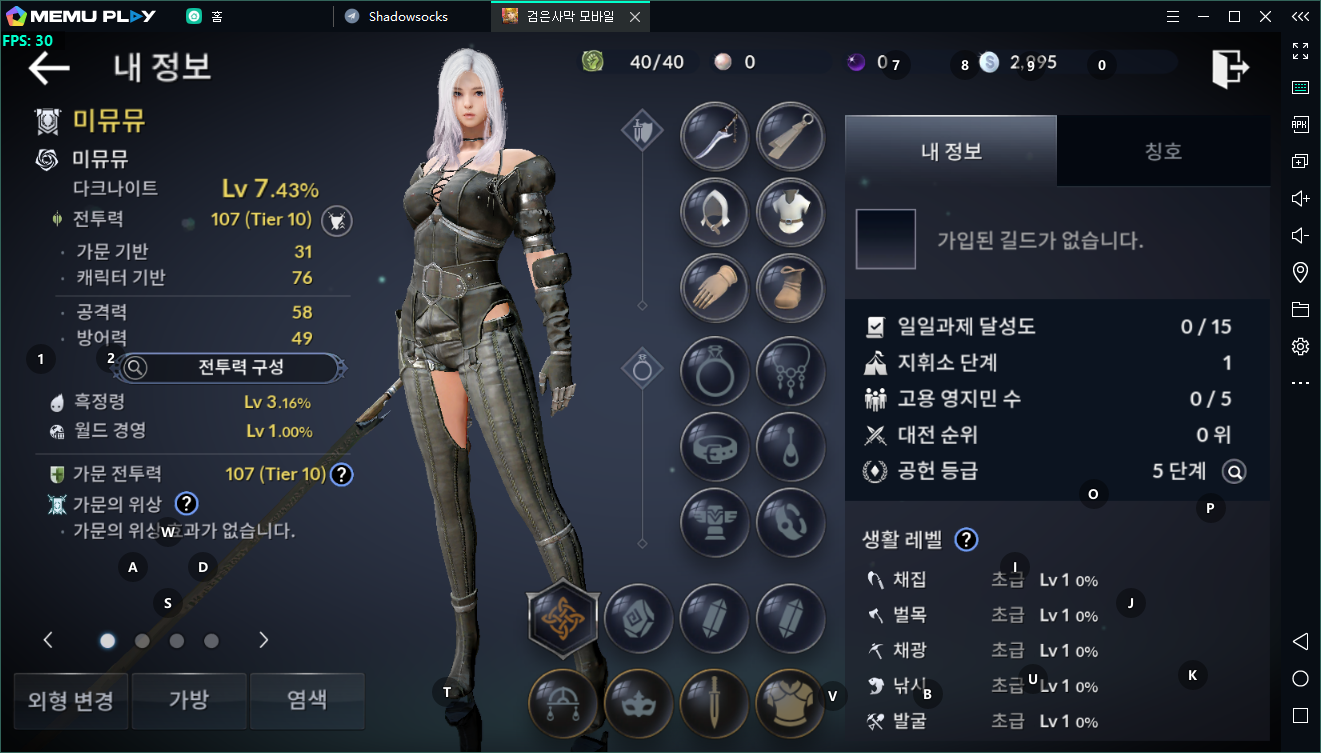
Task: Select the glove equipment slot
Action: [714, 287]
